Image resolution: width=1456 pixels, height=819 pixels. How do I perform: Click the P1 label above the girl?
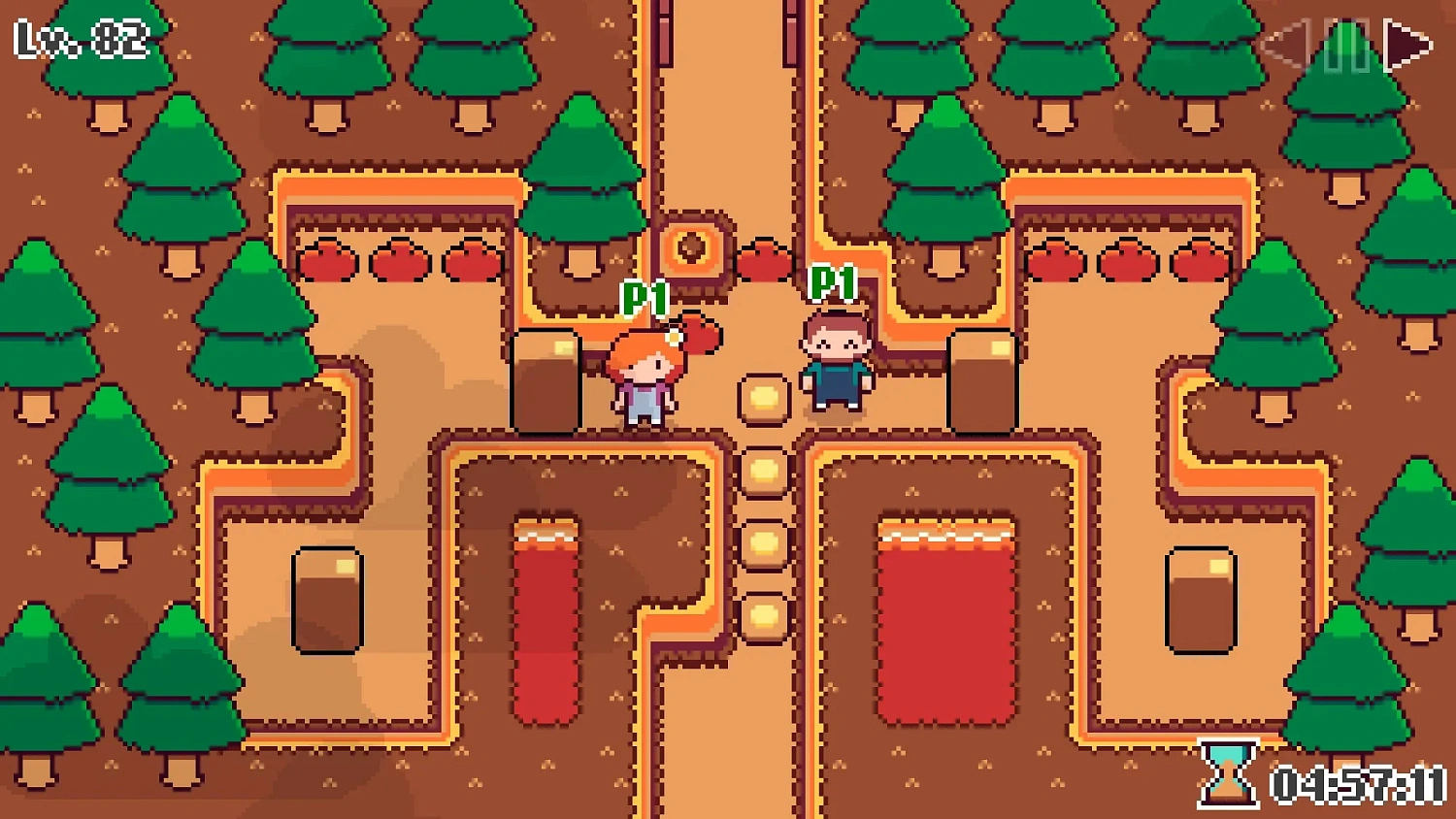pyautogui.click(x=645, y=297)
